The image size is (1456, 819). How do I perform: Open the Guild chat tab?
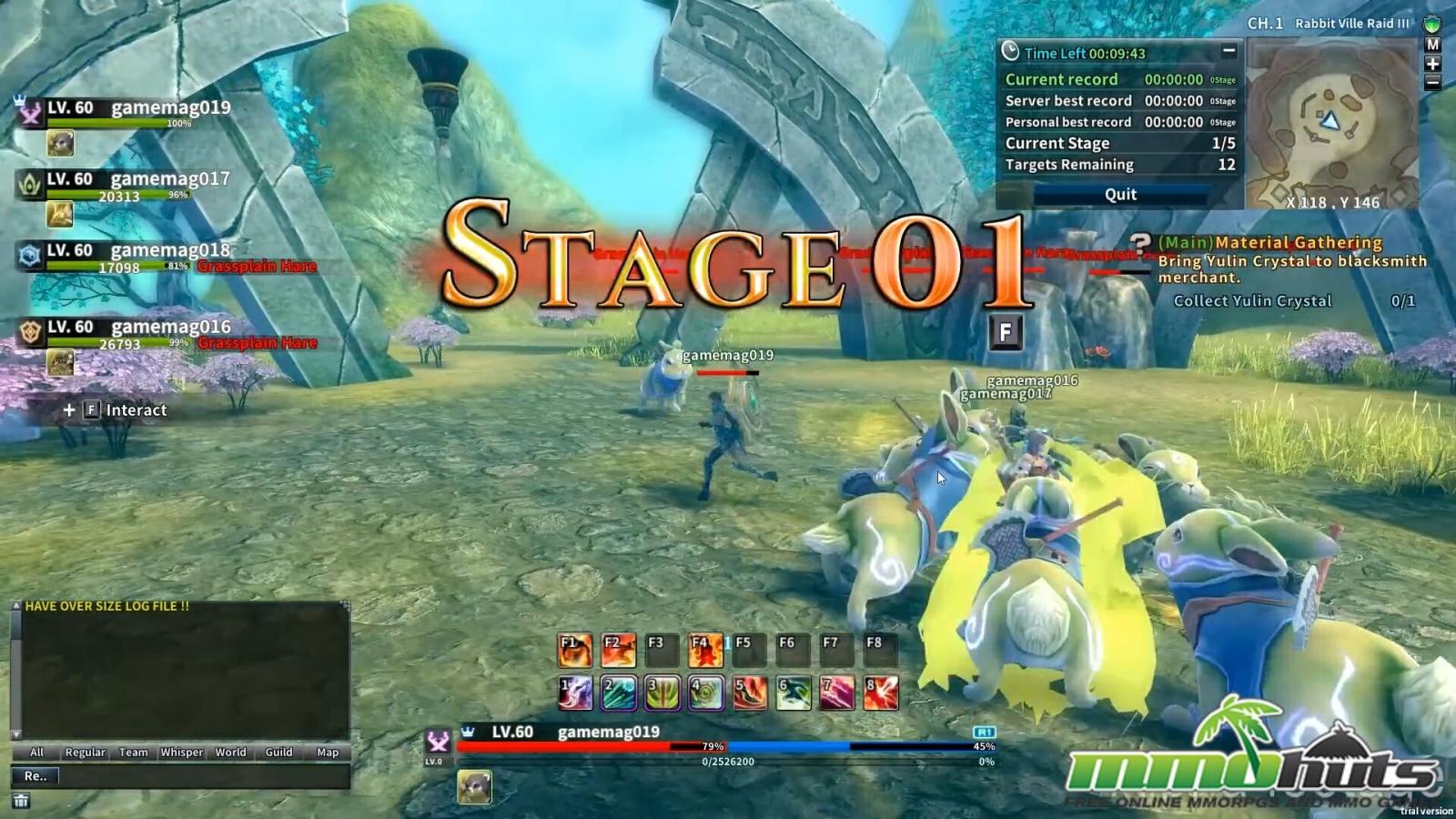pyautogui.click(x=278, y=753)
